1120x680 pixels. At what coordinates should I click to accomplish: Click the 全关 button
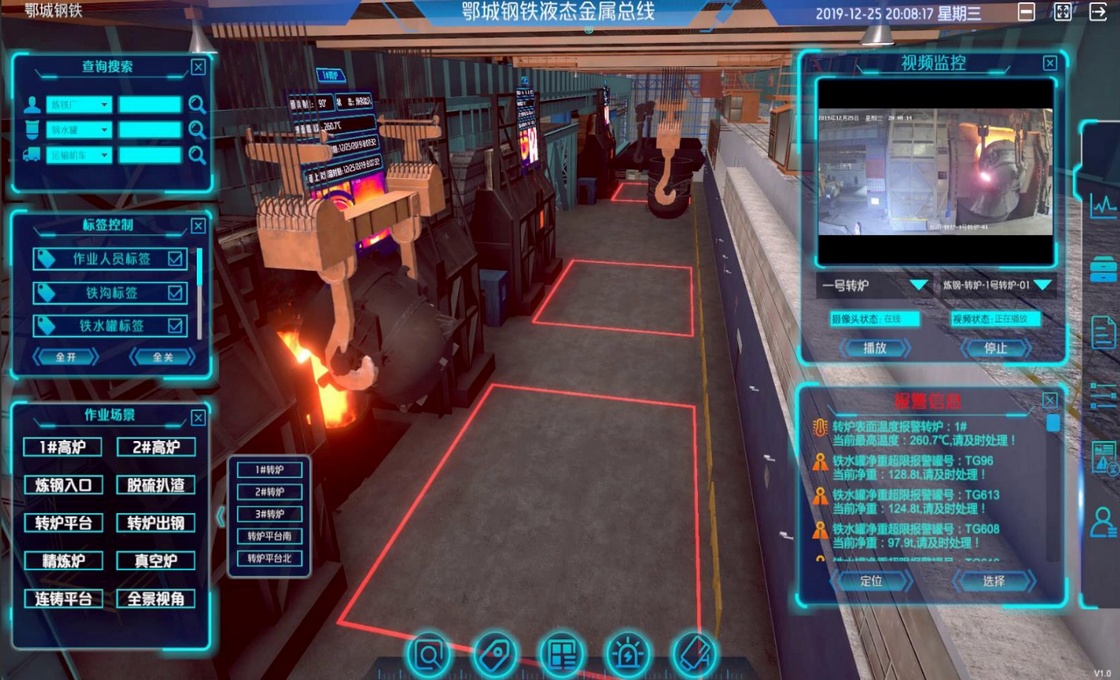[160, 356]
